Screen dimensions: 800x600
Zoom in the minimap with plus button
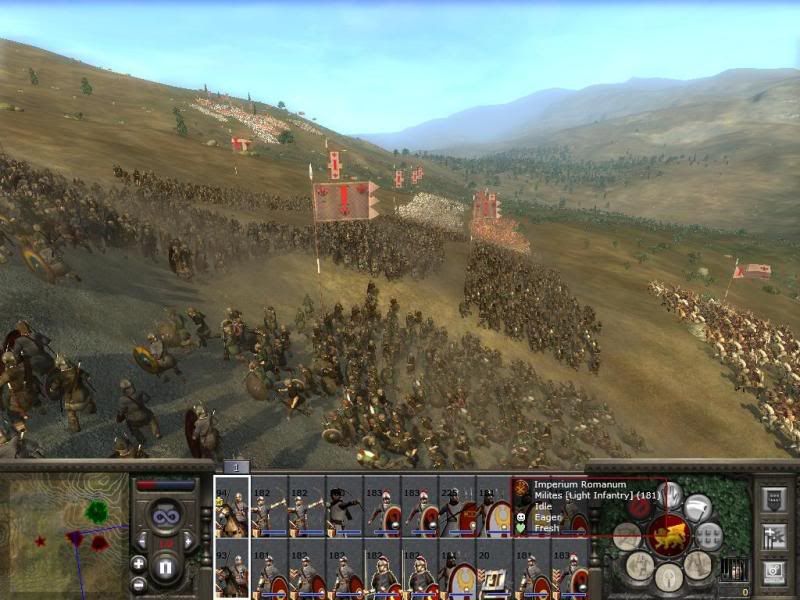tap(139, 563)
